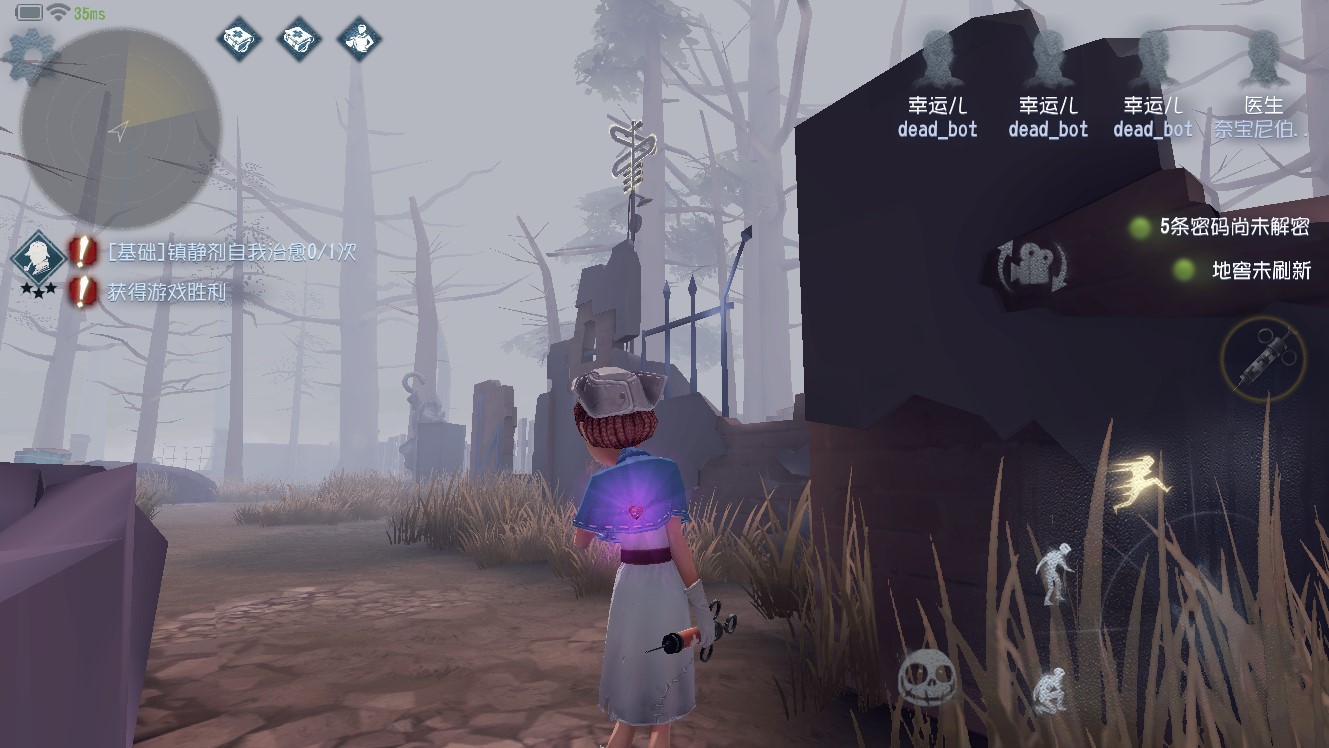Image resolution: width=1329 pixels, height=748 pixels.
Task: Select the person-shaped diamond talent icon
Action: coord(360,39)
